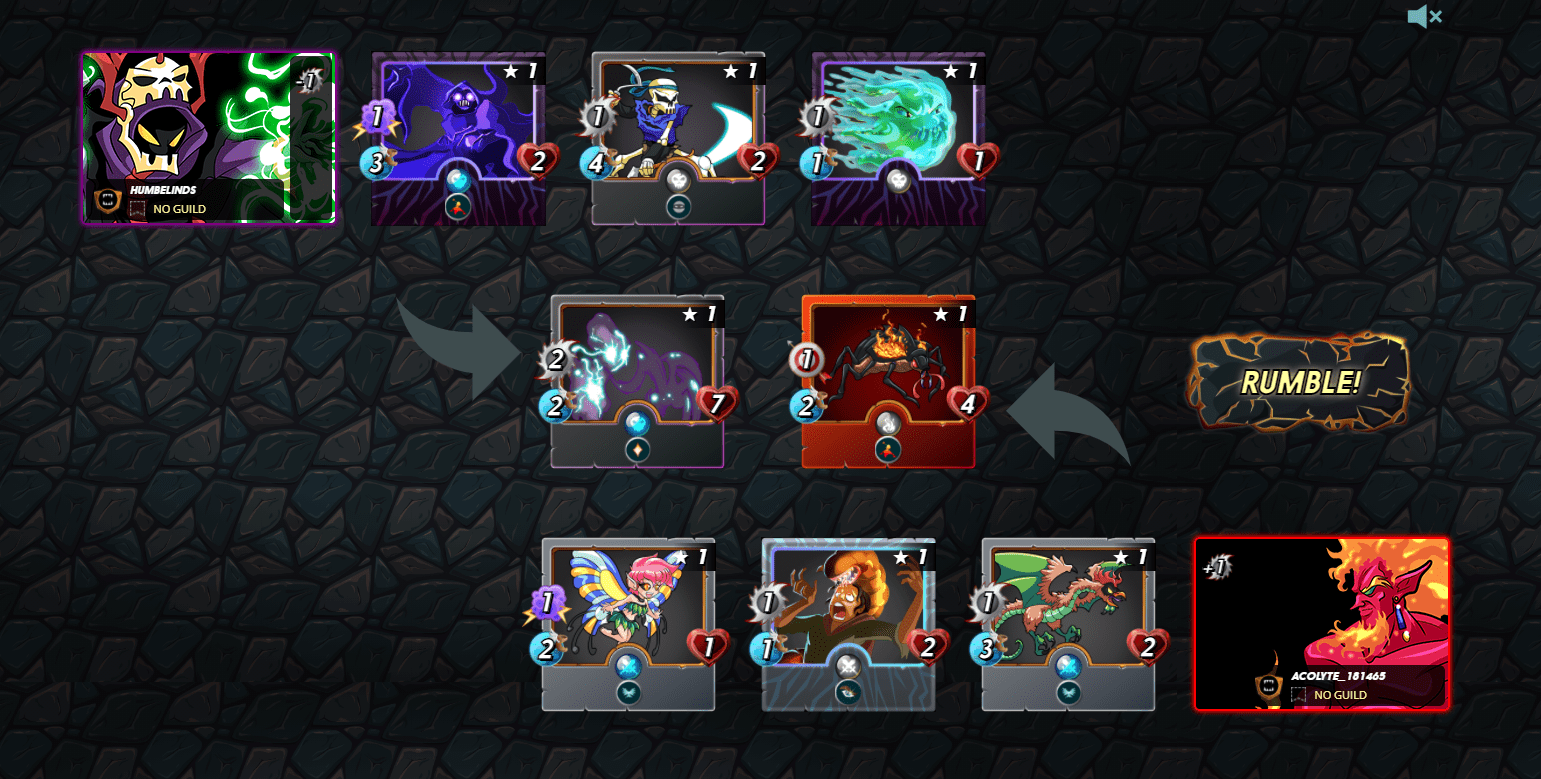Start the battle with the RUMBLE! button
The width and height of the screenshot is (1541, 779).
[x=1299, y=382]
